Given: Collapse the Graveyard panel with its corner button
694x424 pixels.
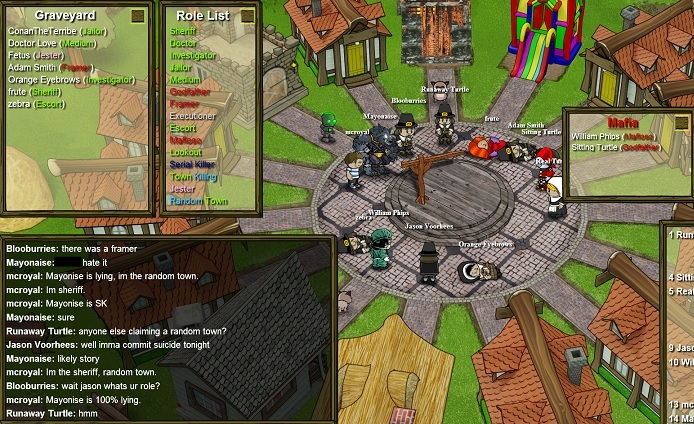Looking at the screenshot, I should coord(138,16).
